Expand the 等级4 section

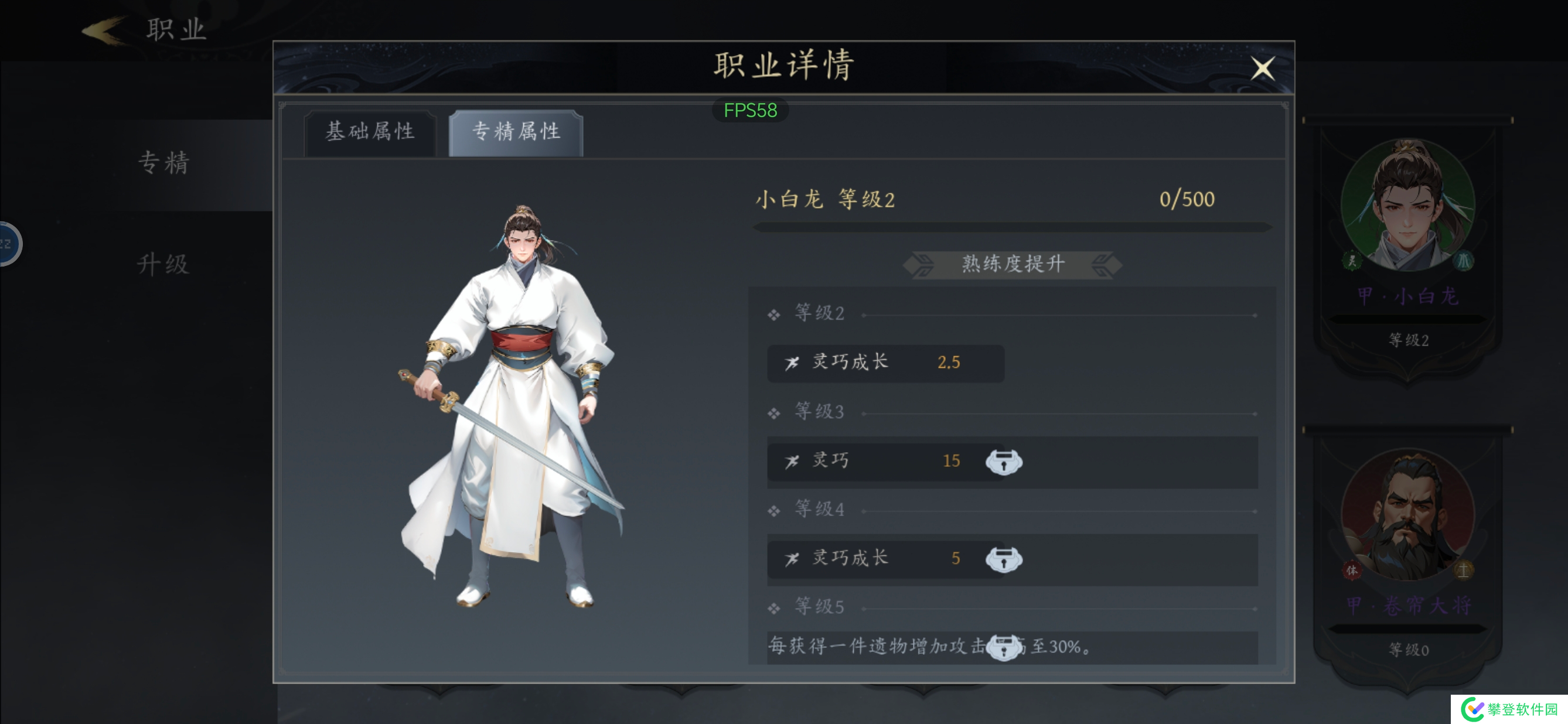click(x=820, y=508)
